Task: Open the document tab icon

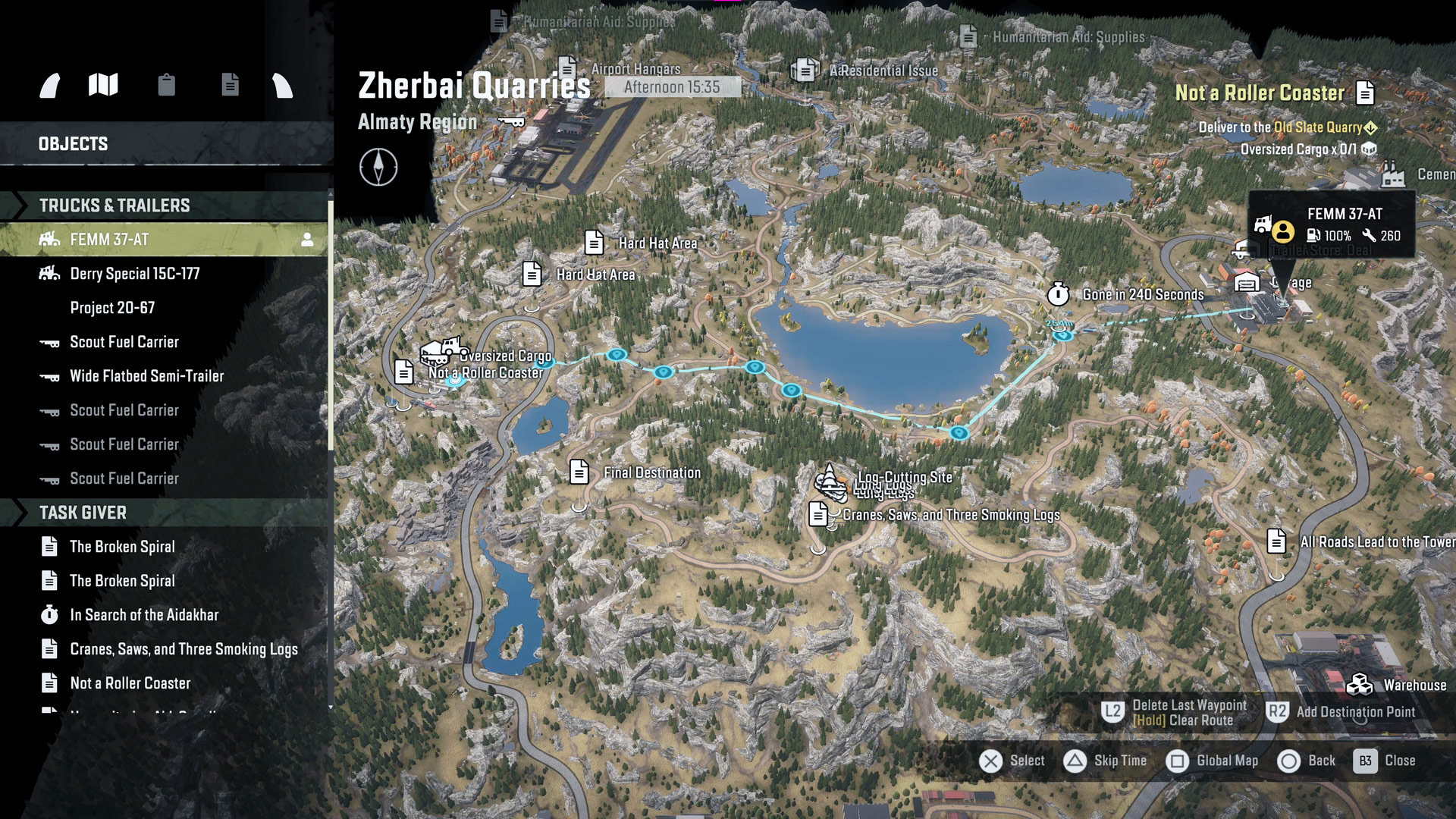Action: click(230, 85)
